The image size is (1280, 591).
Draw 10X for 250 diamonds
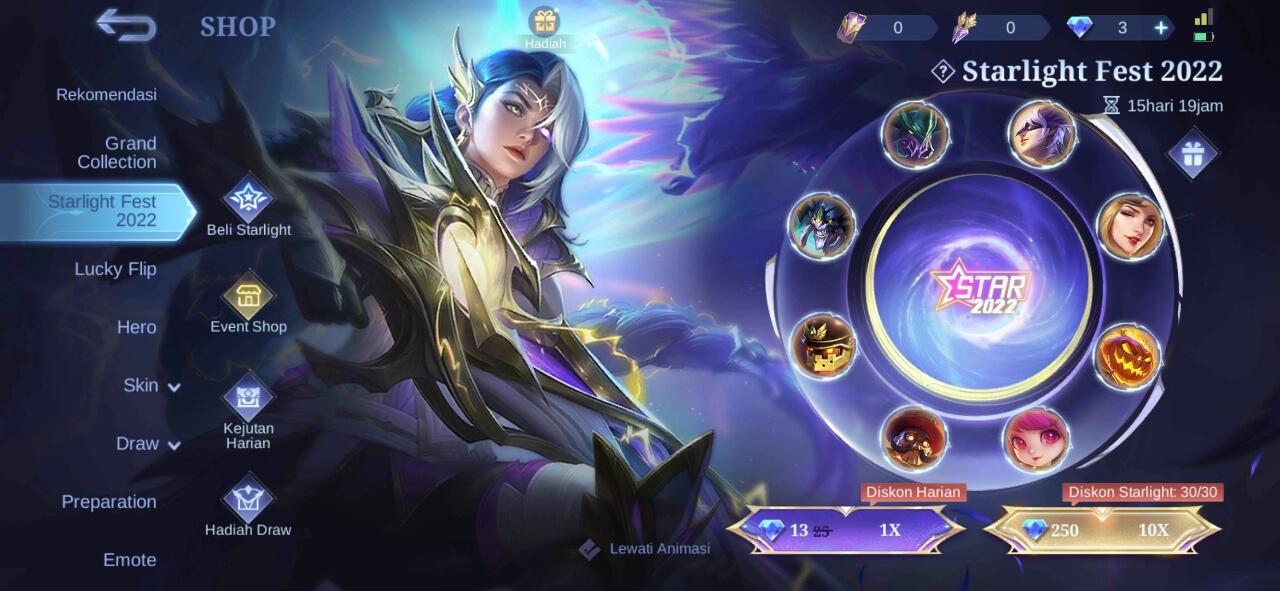1102,530
